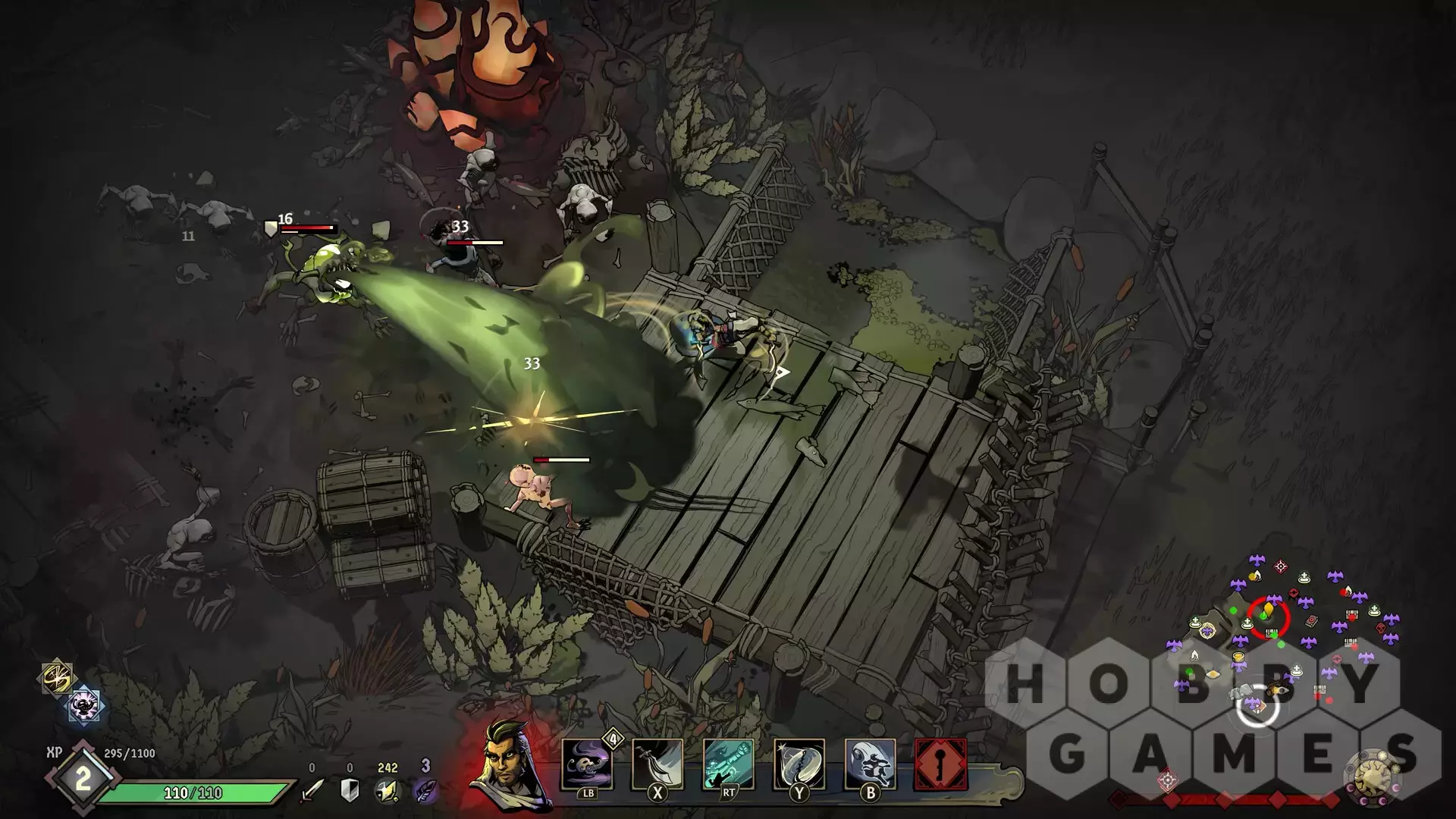Use the curved sword slash ability
The width and height of the screenshot is (1456, 819).
[x=657, y=764]
